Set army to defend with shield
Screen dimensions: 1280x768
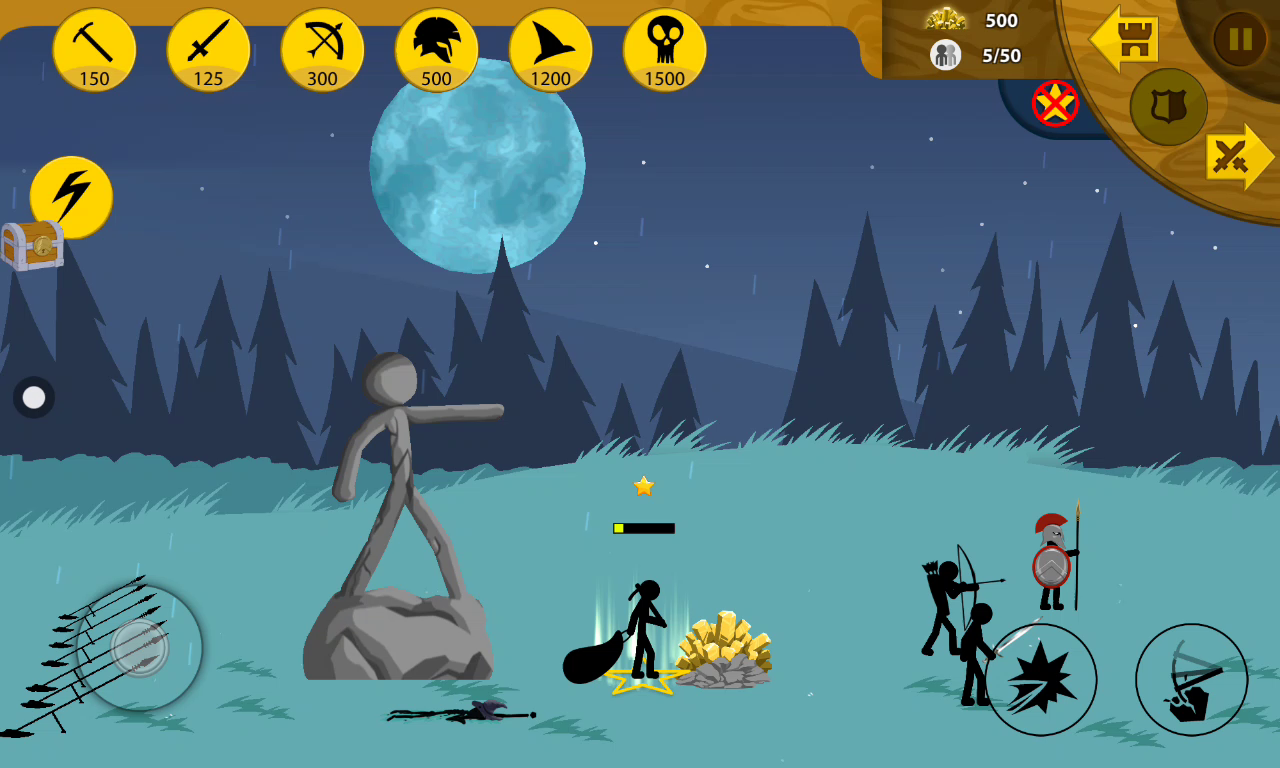tap(1168, 107)
